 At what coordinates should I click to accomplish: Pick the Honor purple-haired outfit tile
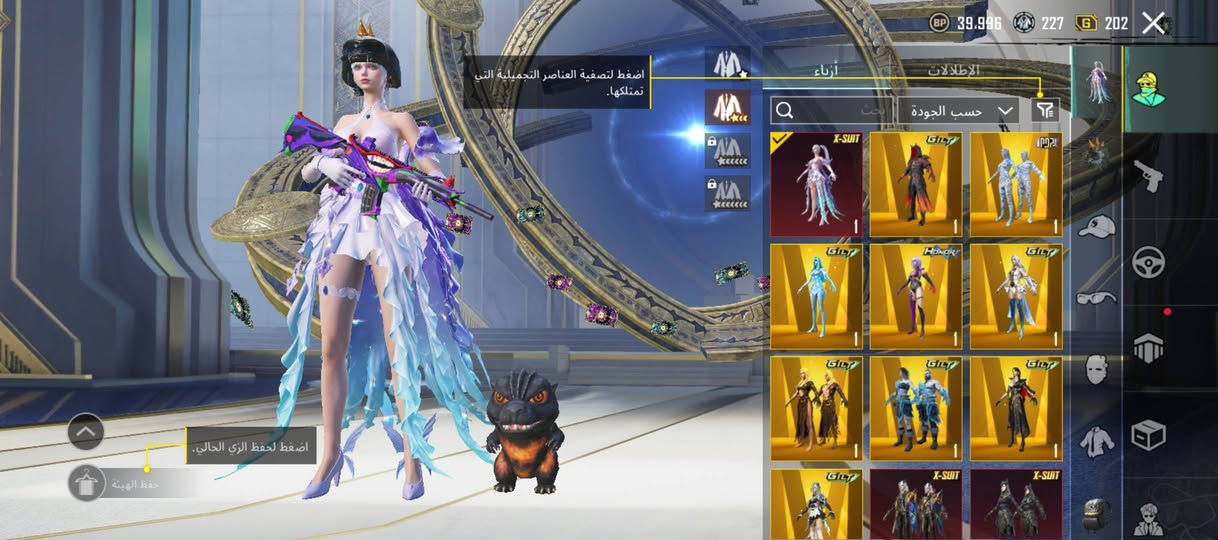pos(916,297)
